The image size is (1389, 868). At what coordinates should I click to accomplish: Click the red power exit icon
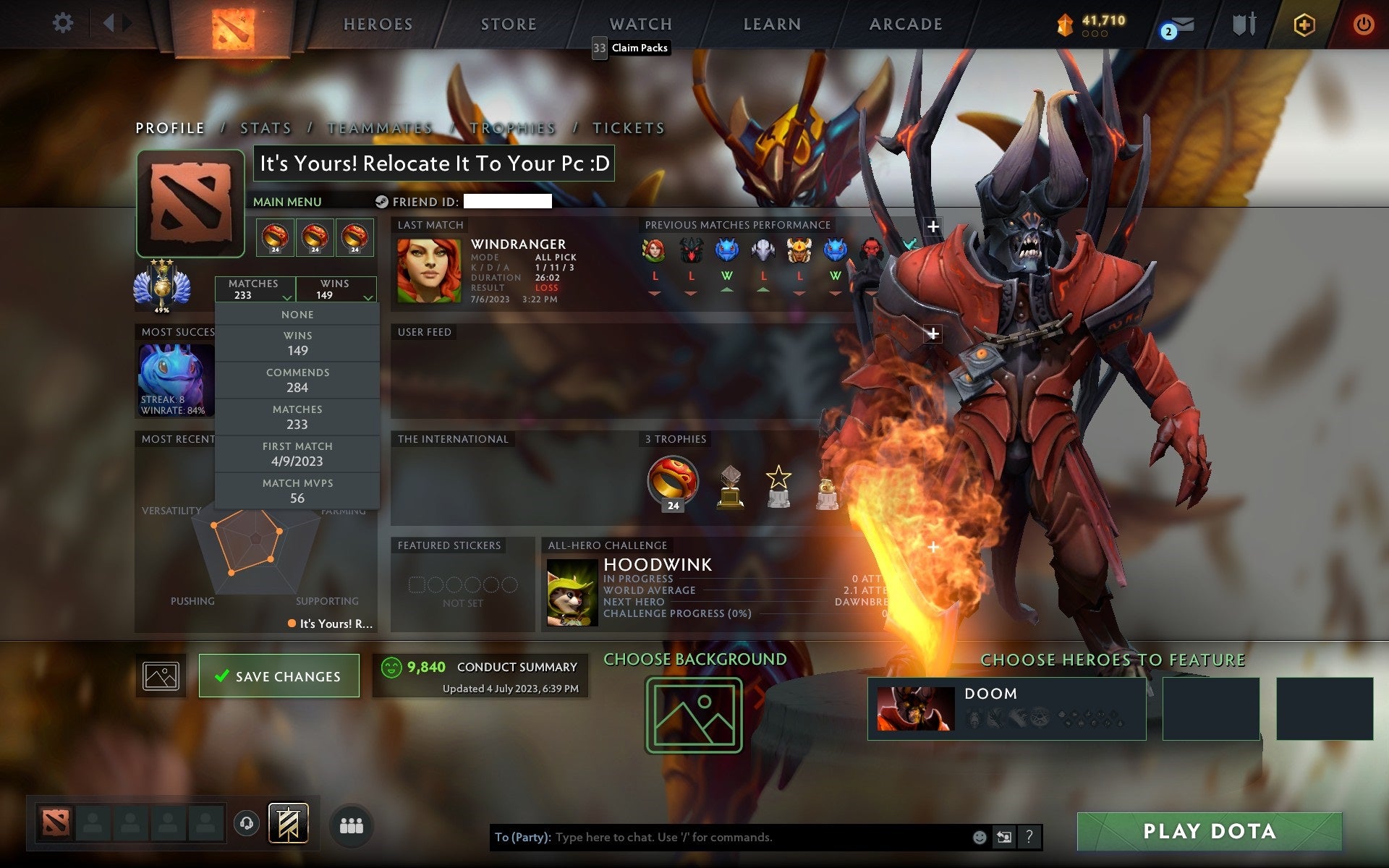[x=1362, y=24]
